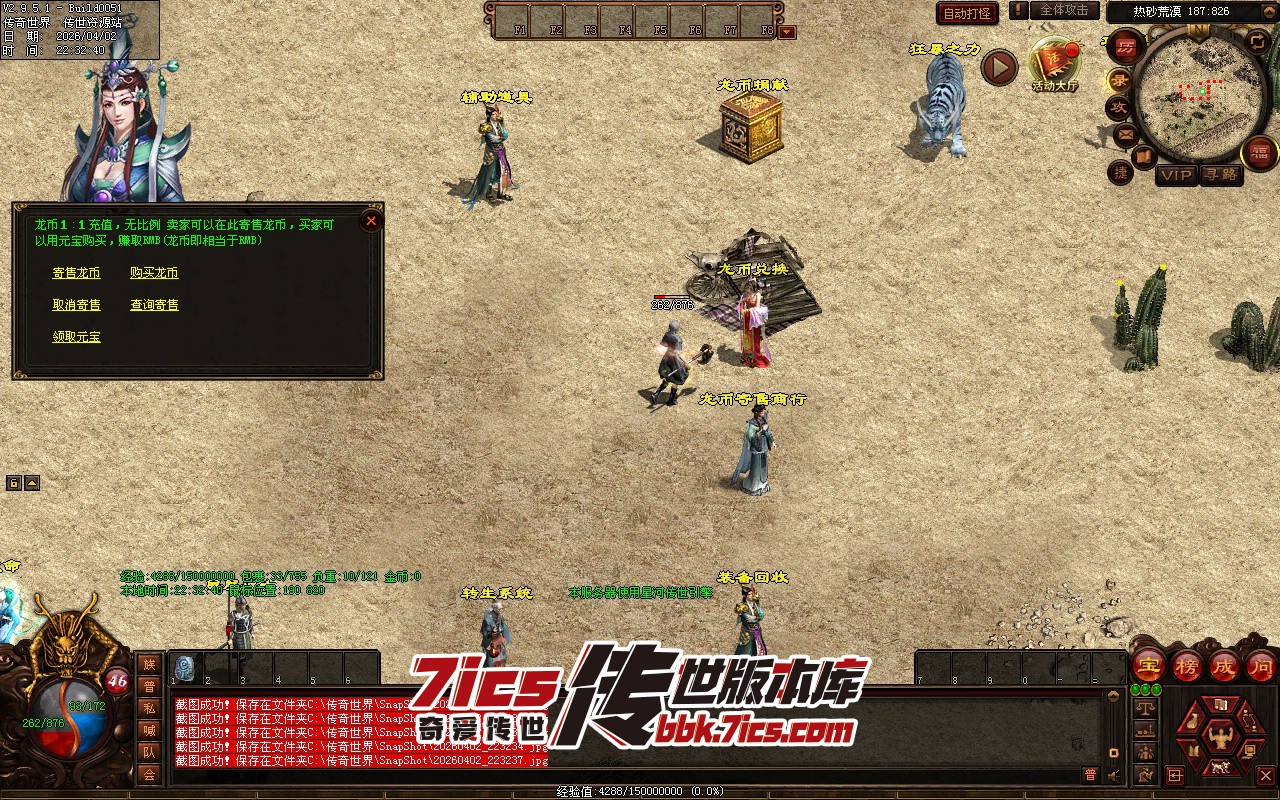Switch chat to the 私 private channel

[x=149, y=708]
